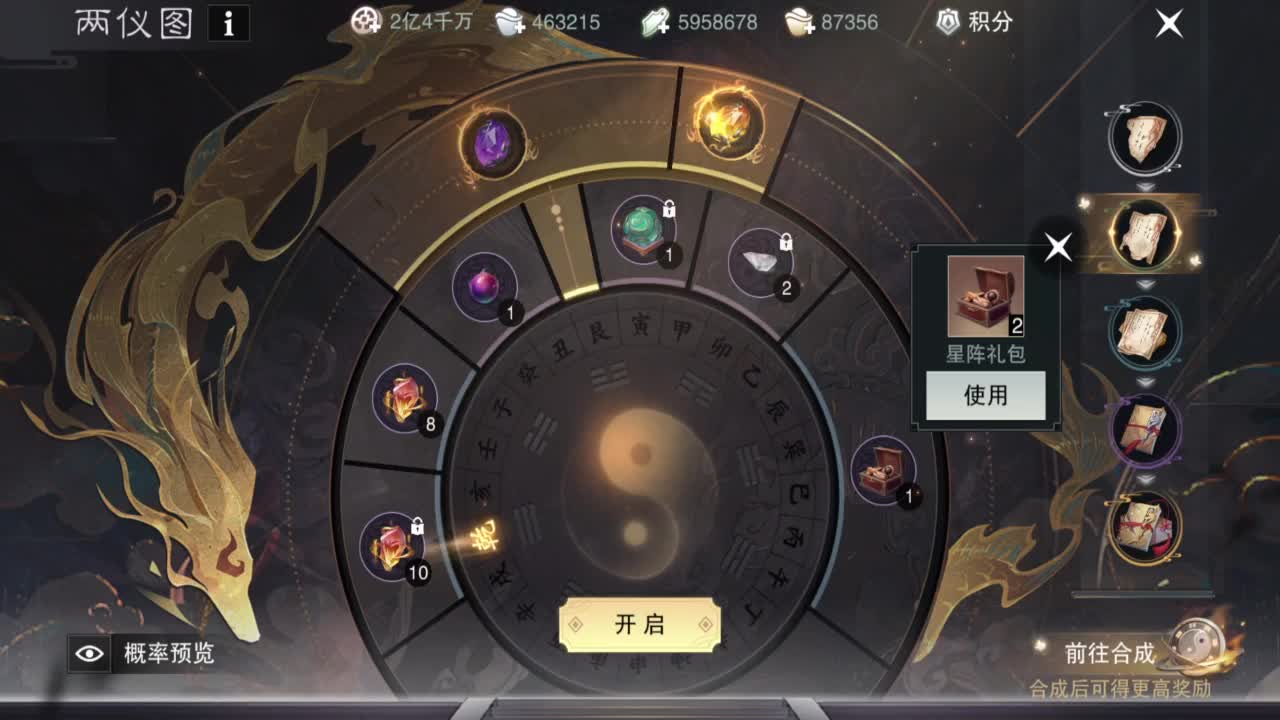Image resolution: width=1280 pixels, height=720 pixels.
Task: Expand the chevron below the first scroll tier
Action: 1145,186
